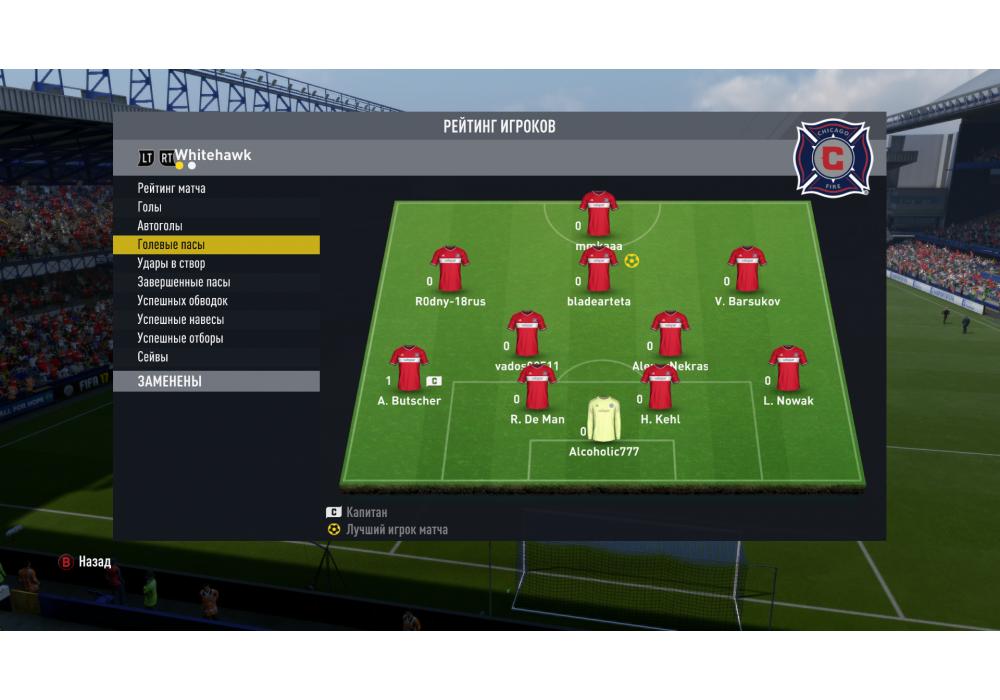Show the Завершенные пасы statistic

coord(184,283)
